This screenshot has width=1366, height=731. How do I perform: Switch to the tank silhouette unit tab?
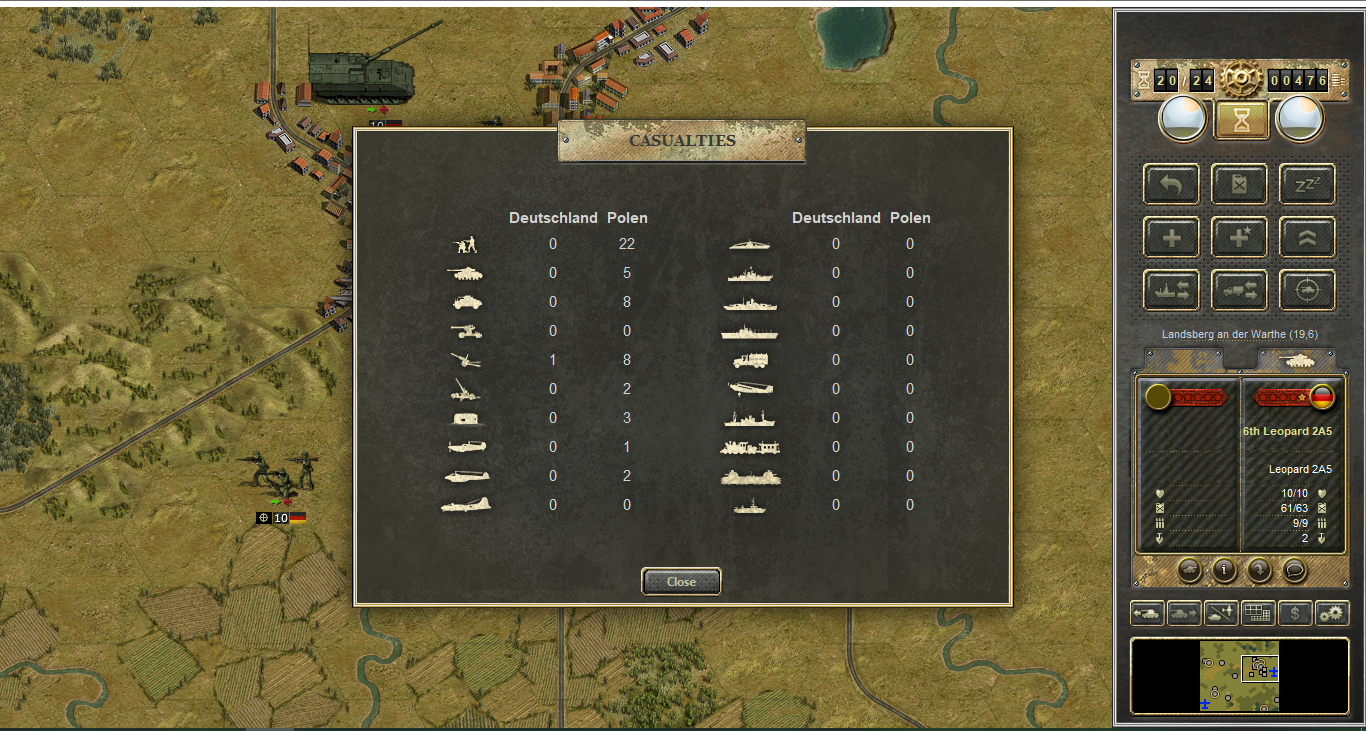coord(1296,359)
